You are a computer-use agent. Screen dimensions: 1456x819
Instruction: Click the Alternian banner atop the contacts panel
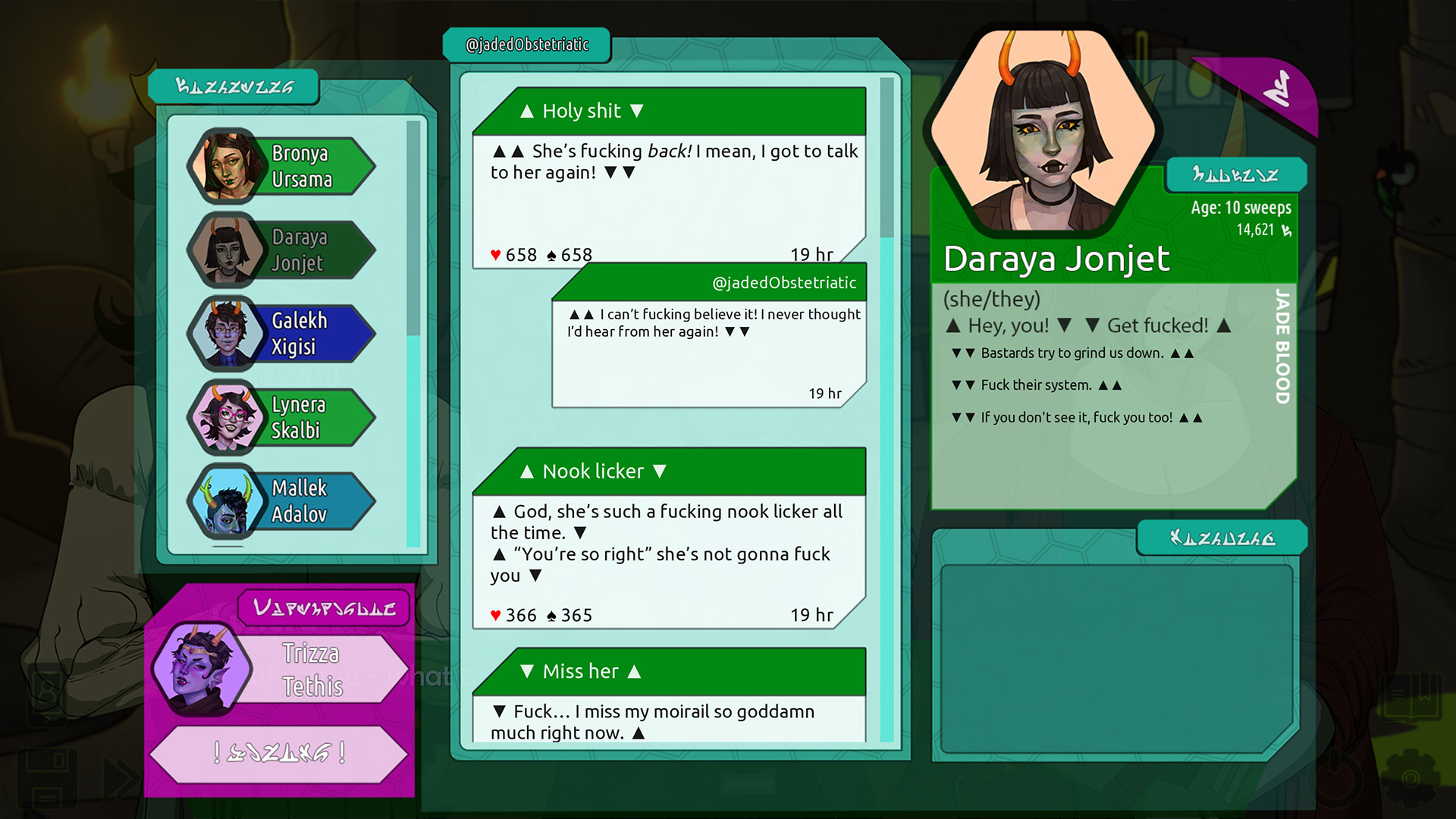(235, 86)
